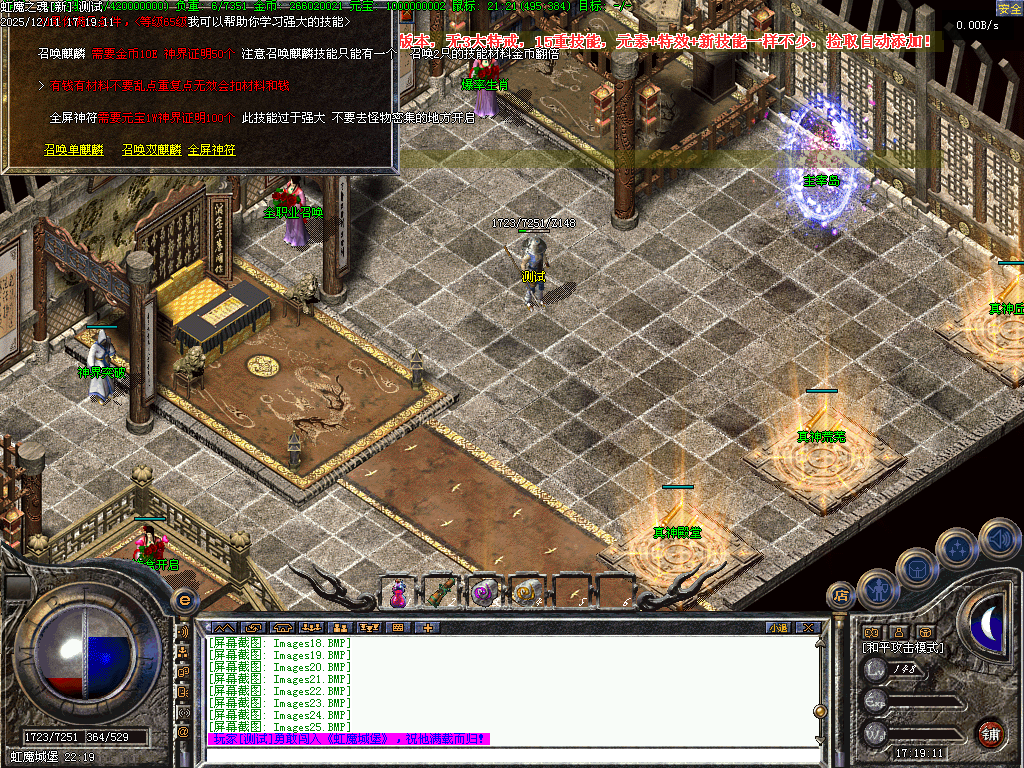Click the round orange 'e' button

tap(184, 600)
